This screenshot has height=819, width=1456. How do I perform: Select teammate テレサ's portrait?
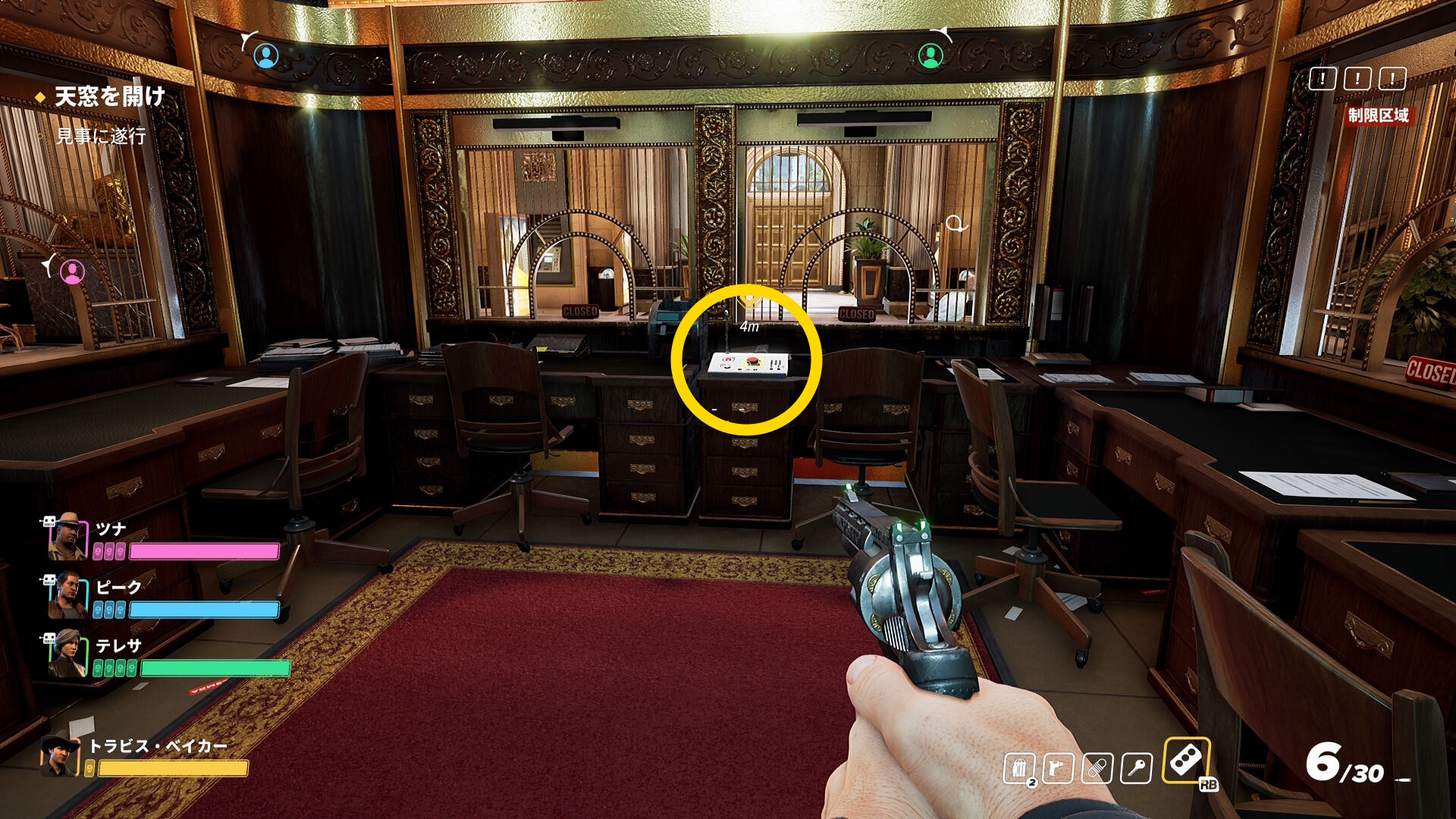pyautogui.click(x=67, y=654)
